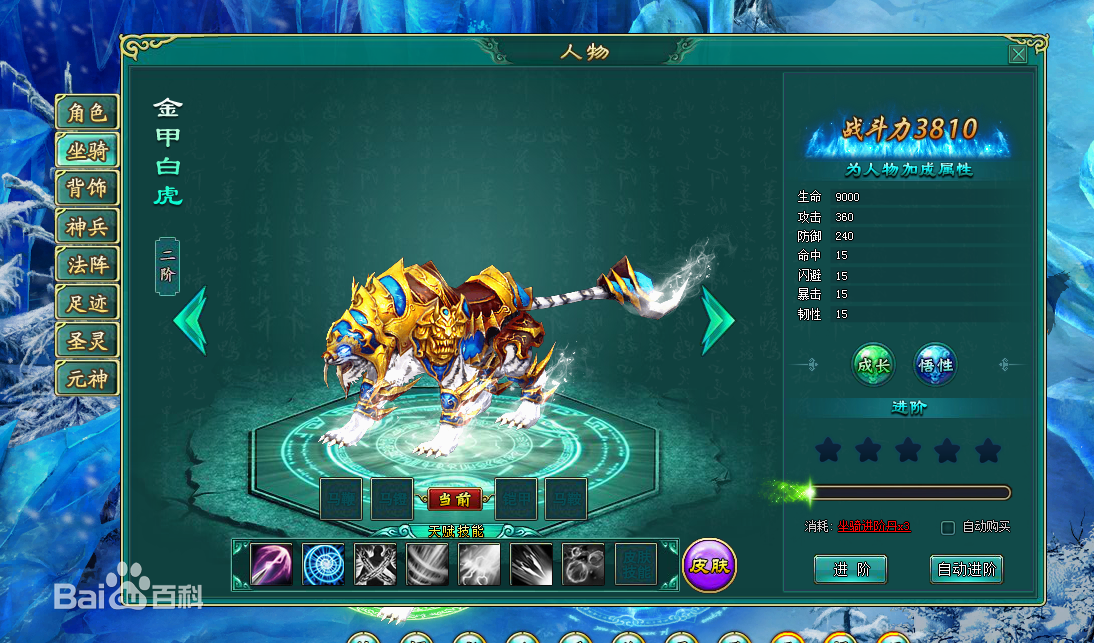This screenshot has width=1094, height=643.
Task: Switch to the 角色 tab
Action: coord(87,113)
